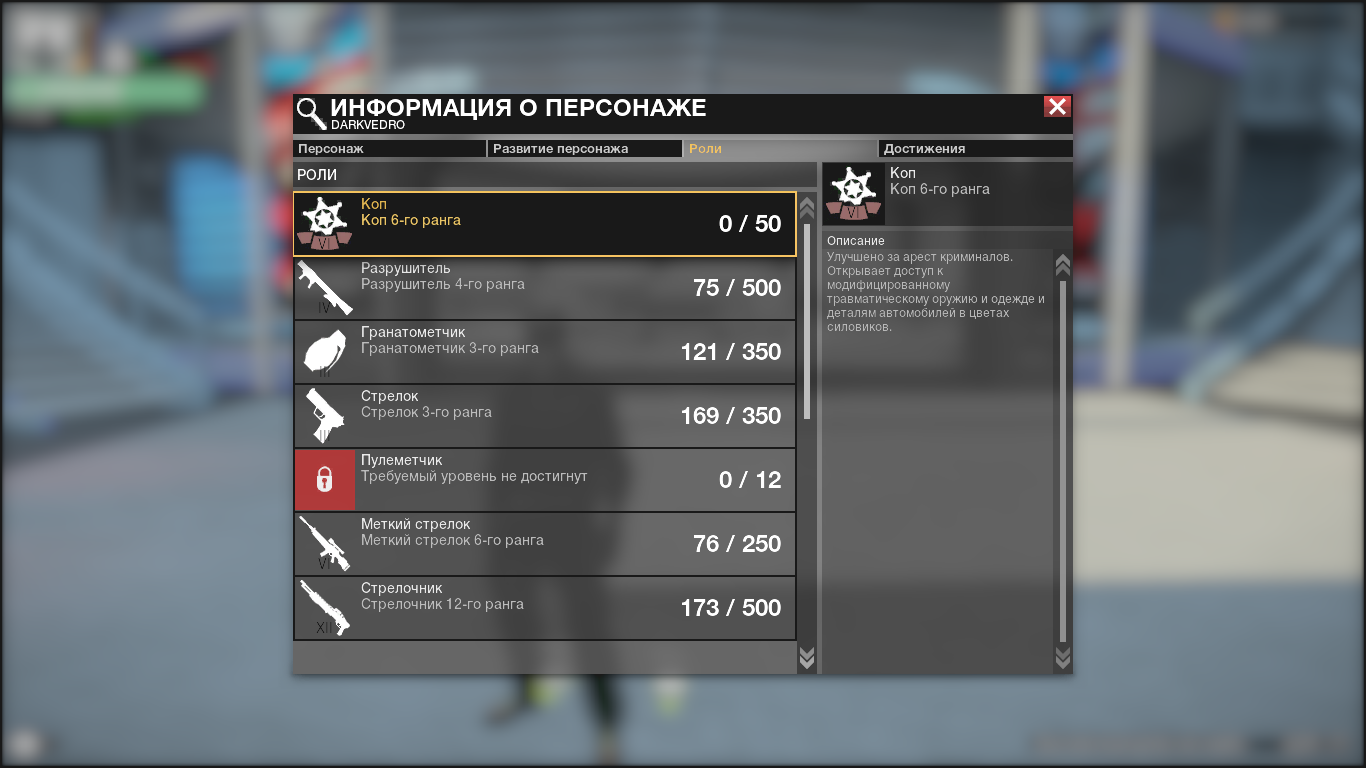1366x768 pixels.
Task: Open the Развитие персонажа tab
Action: point(584,149)
